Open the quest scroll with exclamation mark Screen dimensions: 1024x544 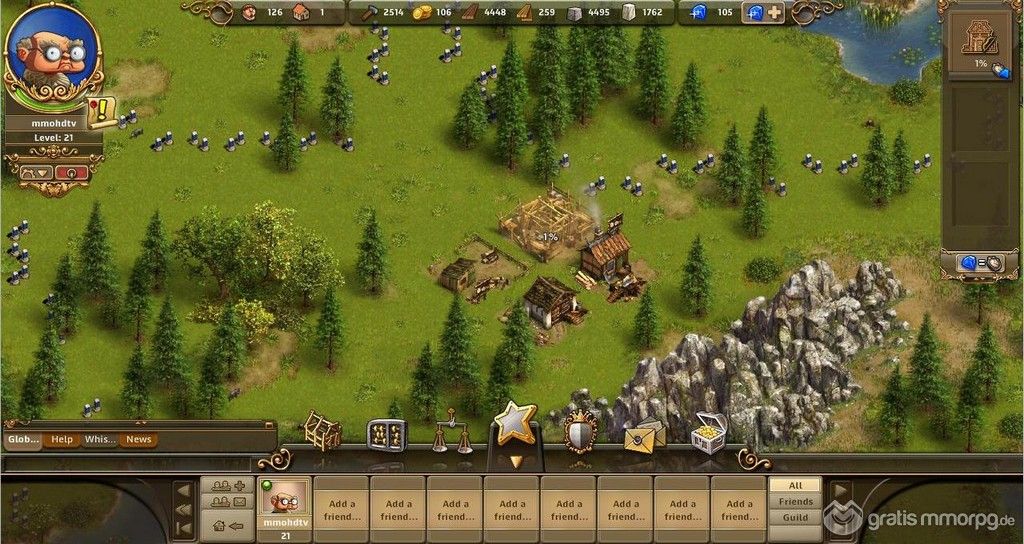point(101,112)
